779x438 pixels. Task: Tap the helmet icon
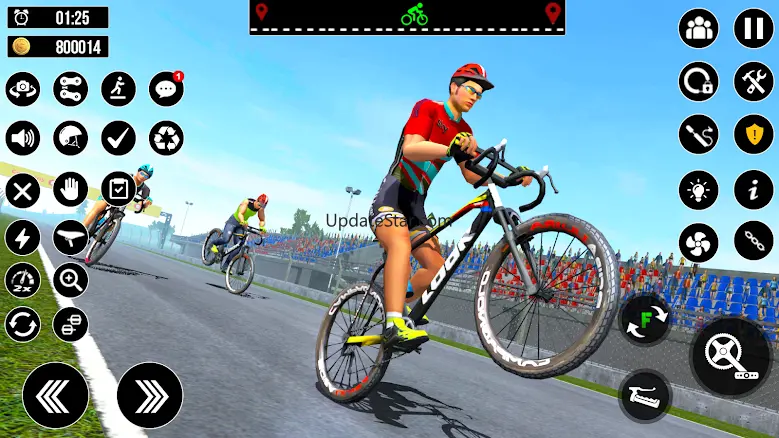point(70,138)
